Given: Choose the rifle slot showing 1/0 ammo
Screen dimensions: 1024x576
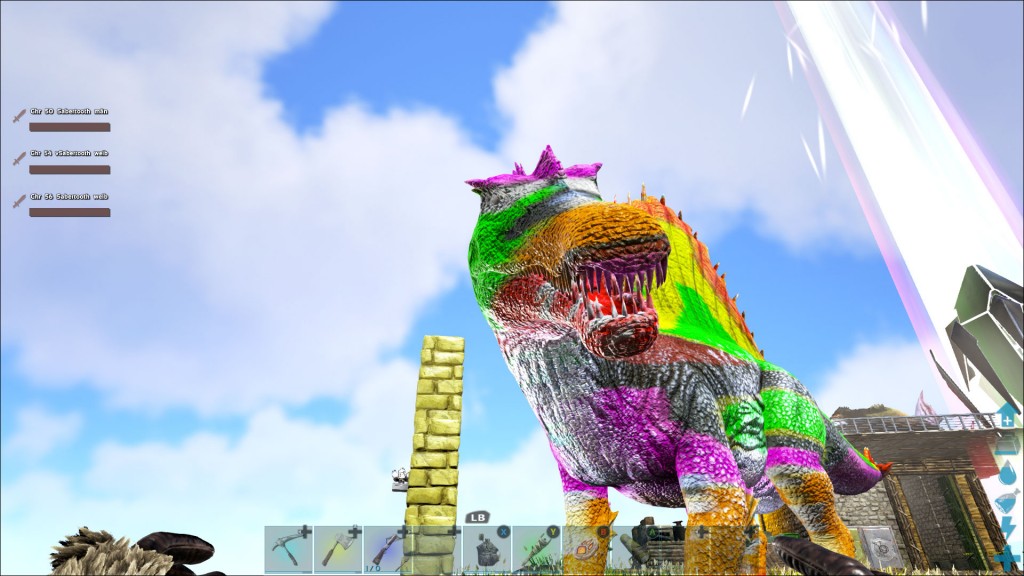Looking at the screenshot, I should coord(387,548).
